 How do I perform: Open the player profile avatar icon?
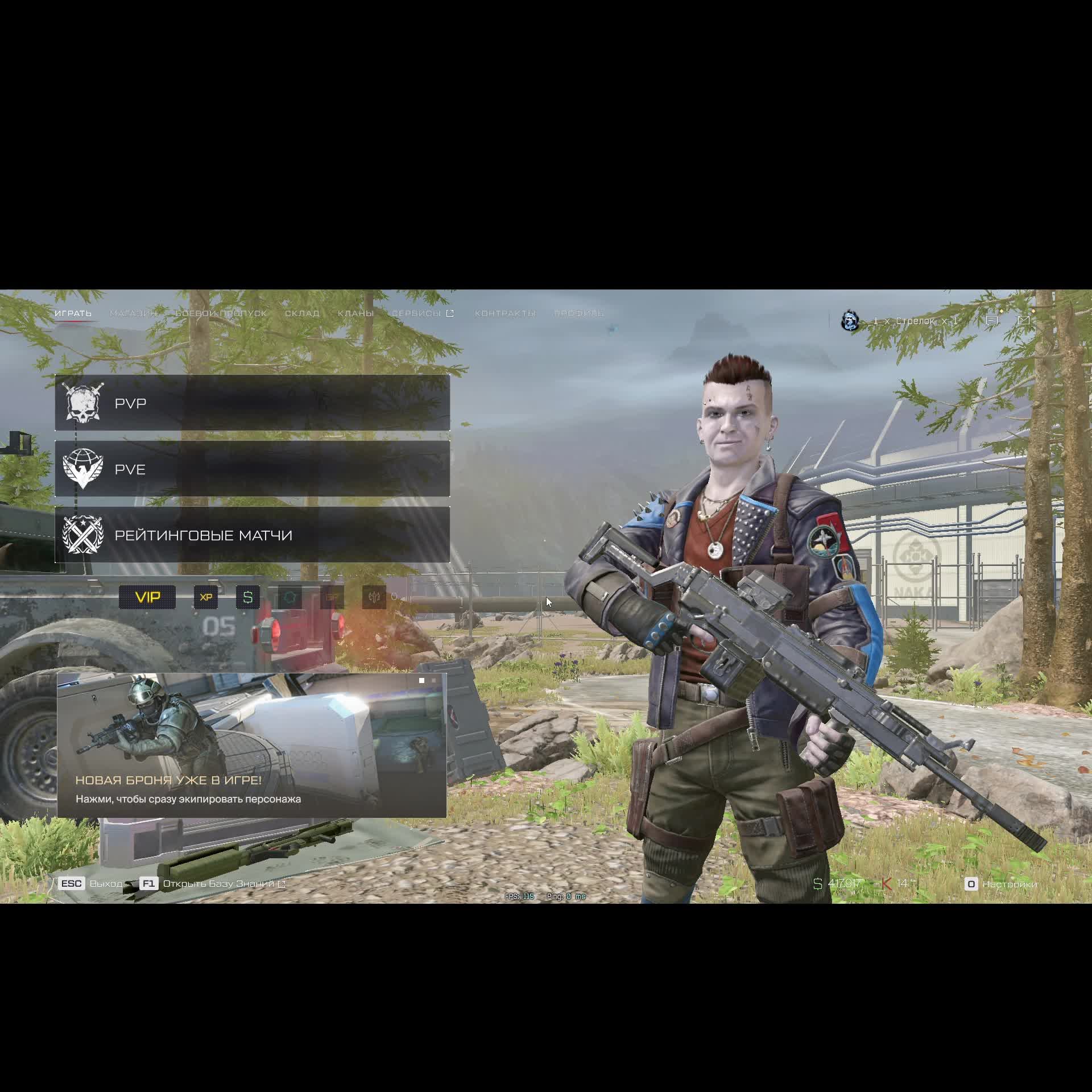click(x=850, y=321)
